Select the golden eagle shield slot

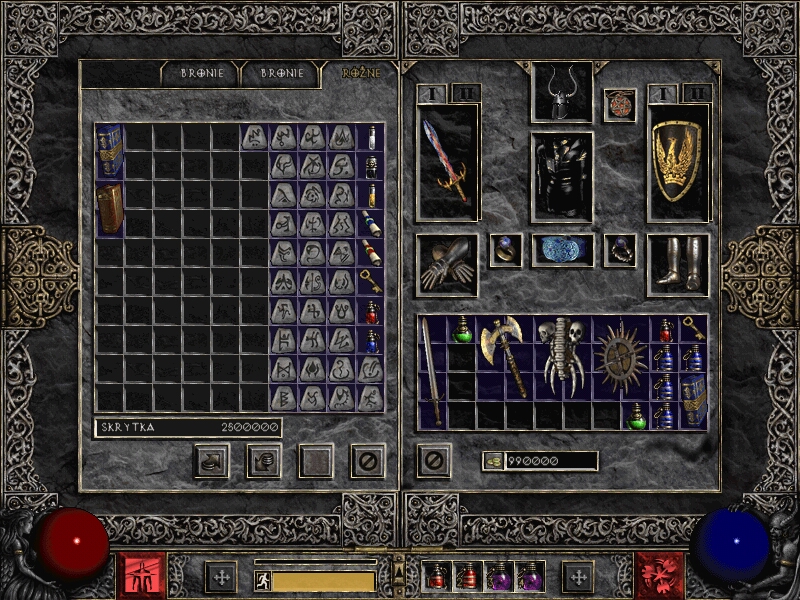click(x=678, y=162)
